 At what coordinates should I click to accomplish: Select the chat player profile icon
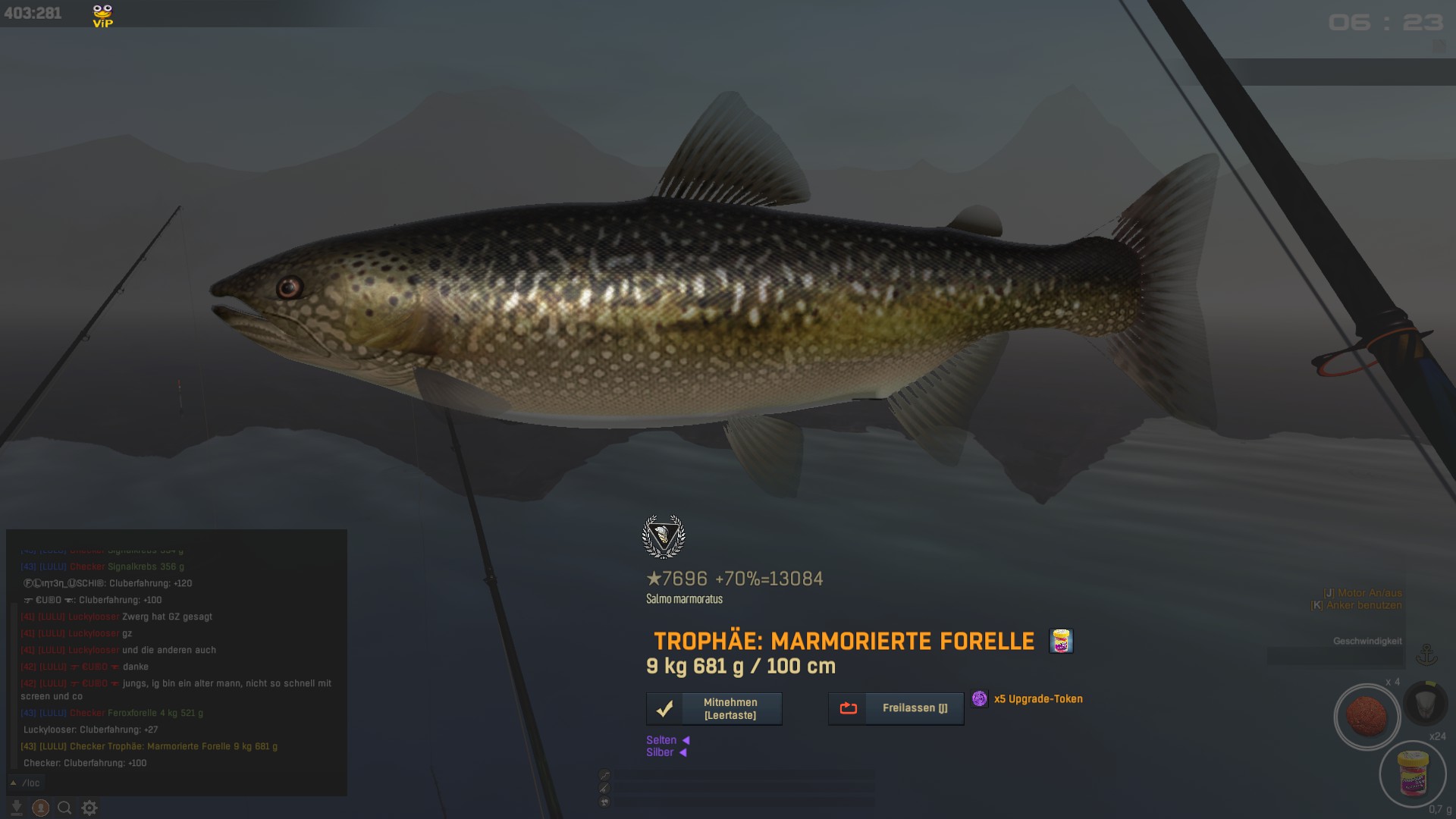[x=41, y=808]
